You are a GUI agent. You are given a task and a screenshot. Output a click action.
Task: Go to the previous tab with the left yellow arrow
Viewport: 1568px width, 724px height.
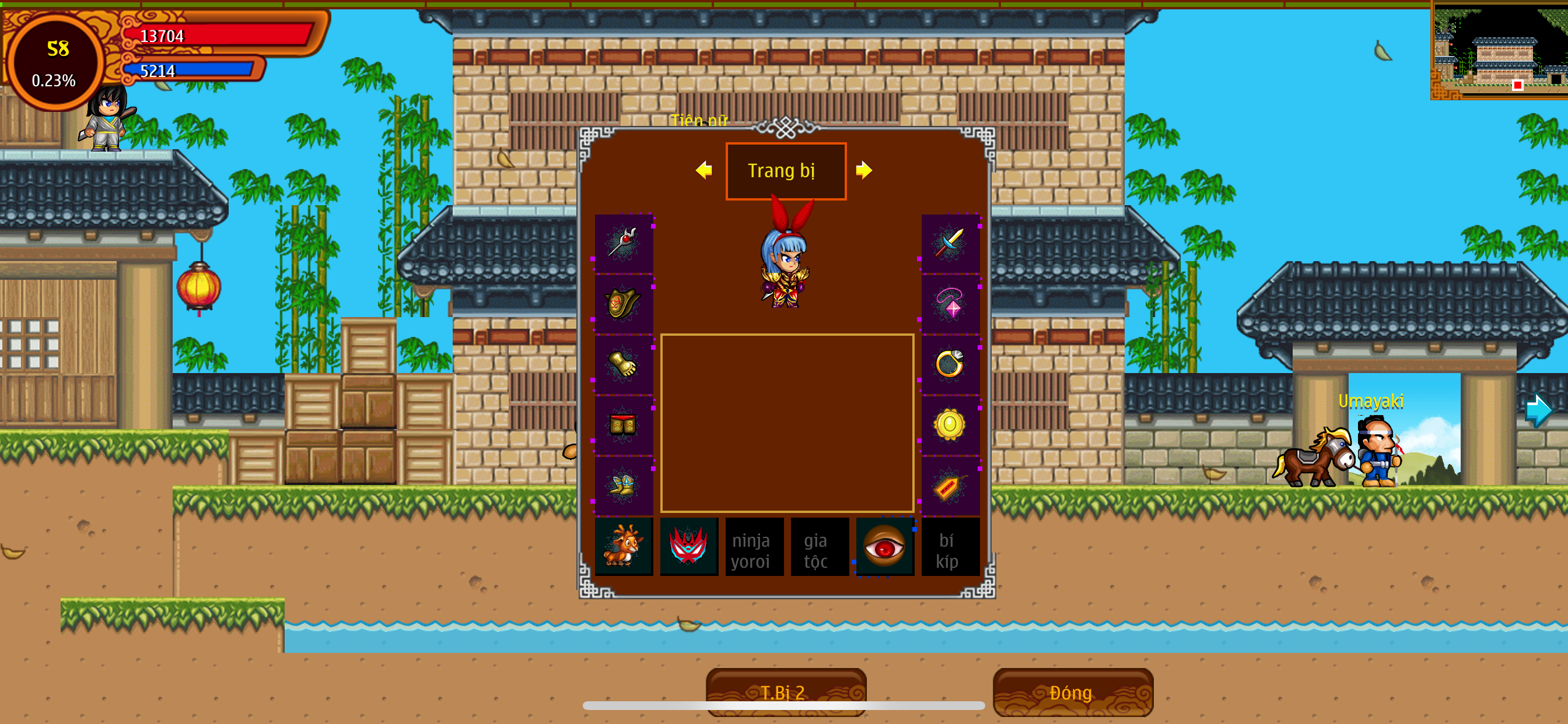[x=703, y=170]
